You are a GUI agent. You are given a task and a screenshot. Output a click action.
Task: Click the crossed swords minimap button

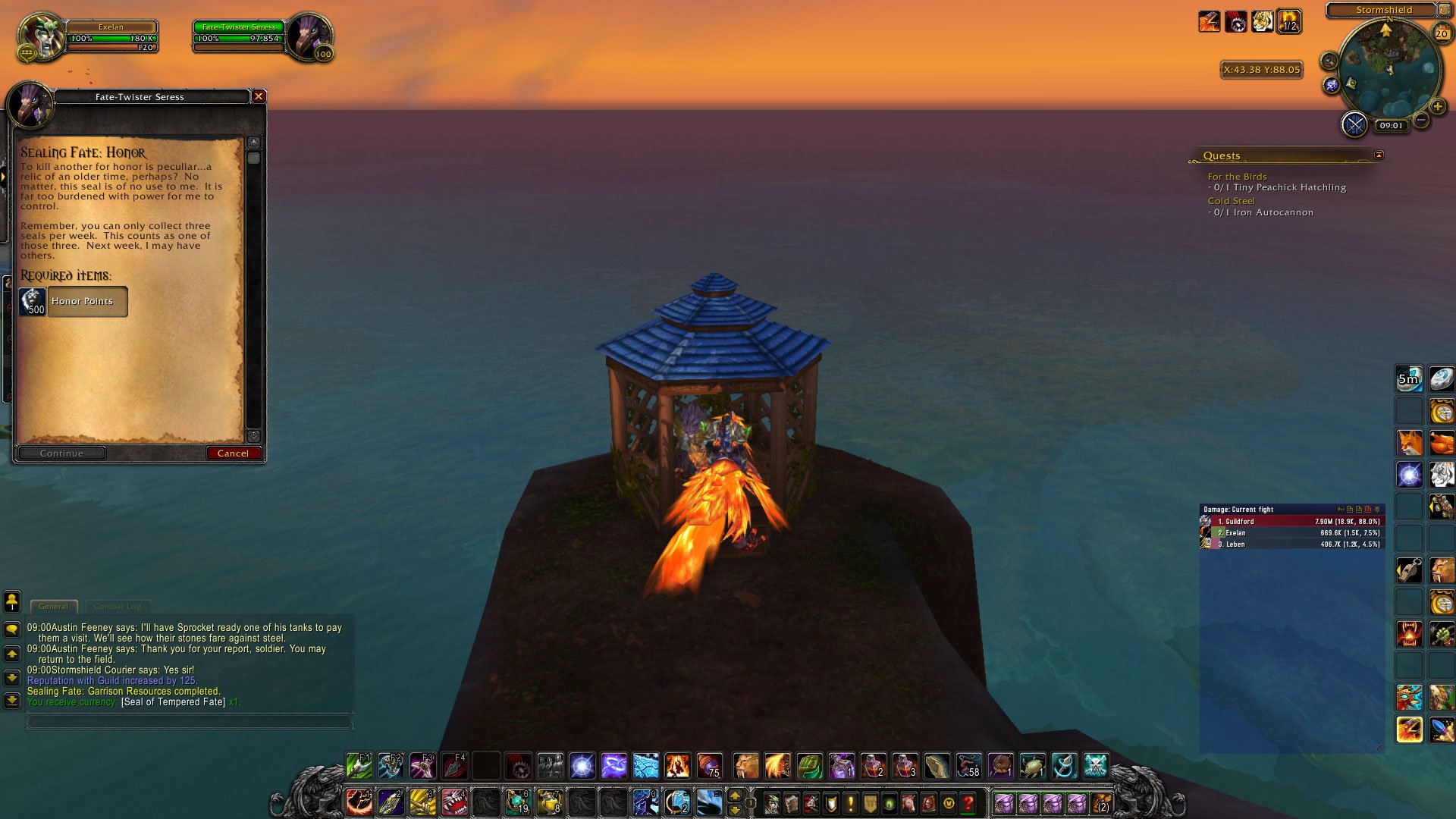[1354, 124]
